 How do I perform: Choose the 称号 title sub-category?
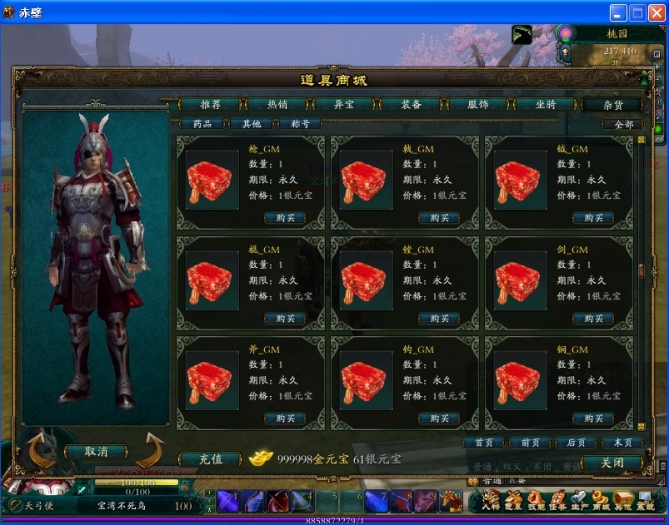click(x=300, y=124)
